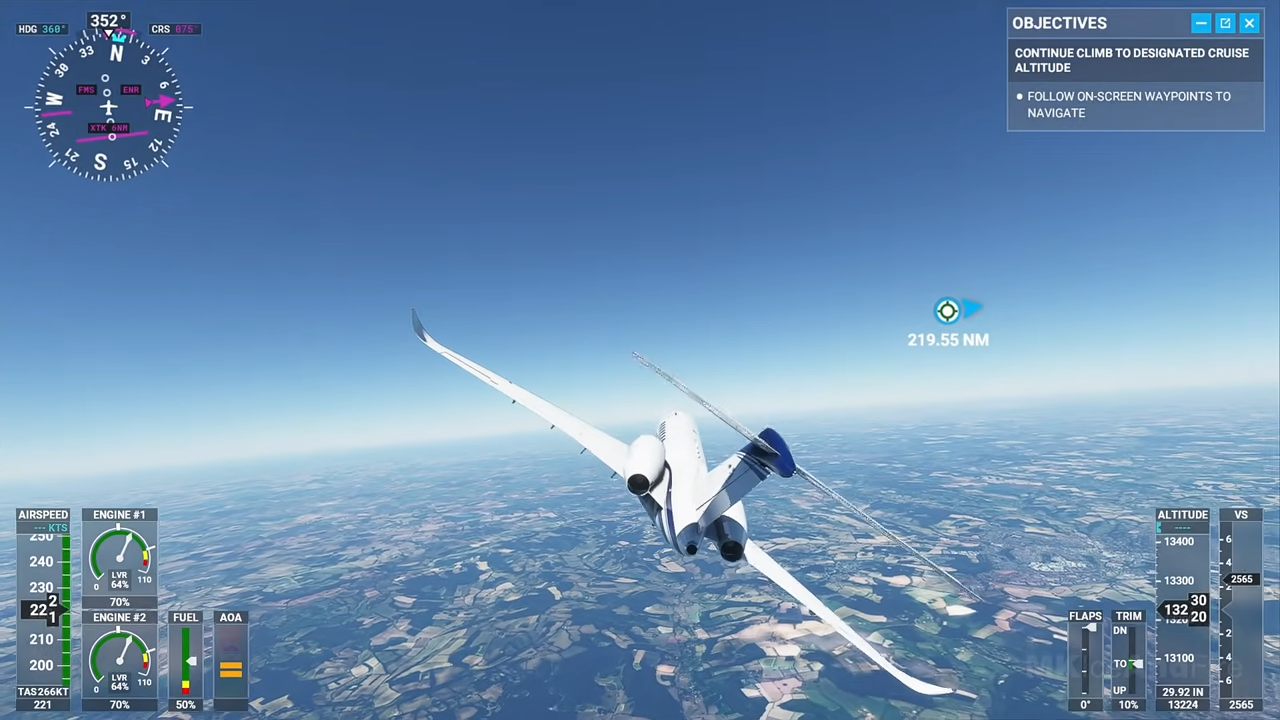Pop out the OBJECTIVES panel
The height and width of the screenshot is (720, 1280).
[x=1225, y=22]
